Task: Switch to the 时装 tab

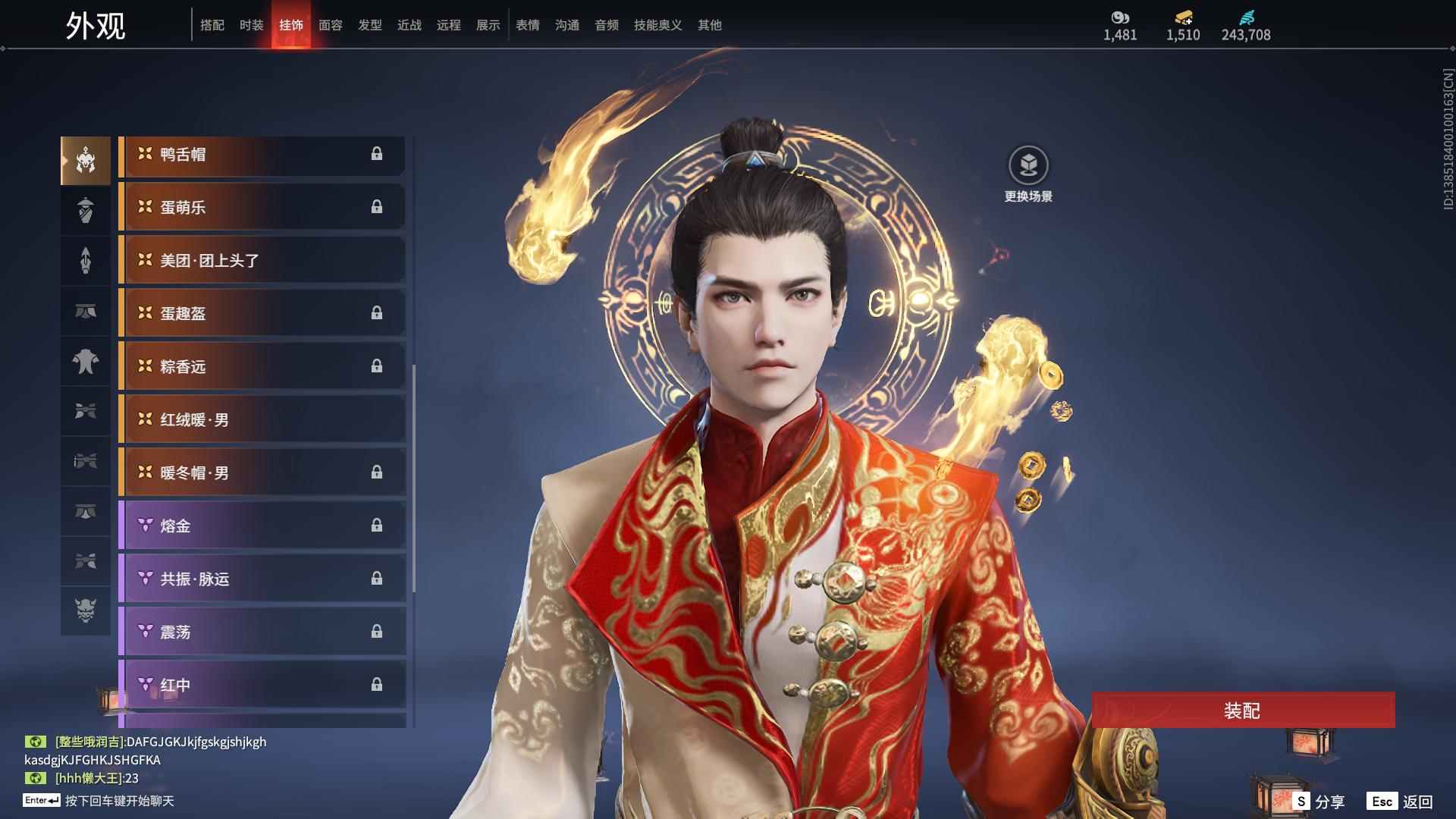Action: coord(252,24)
